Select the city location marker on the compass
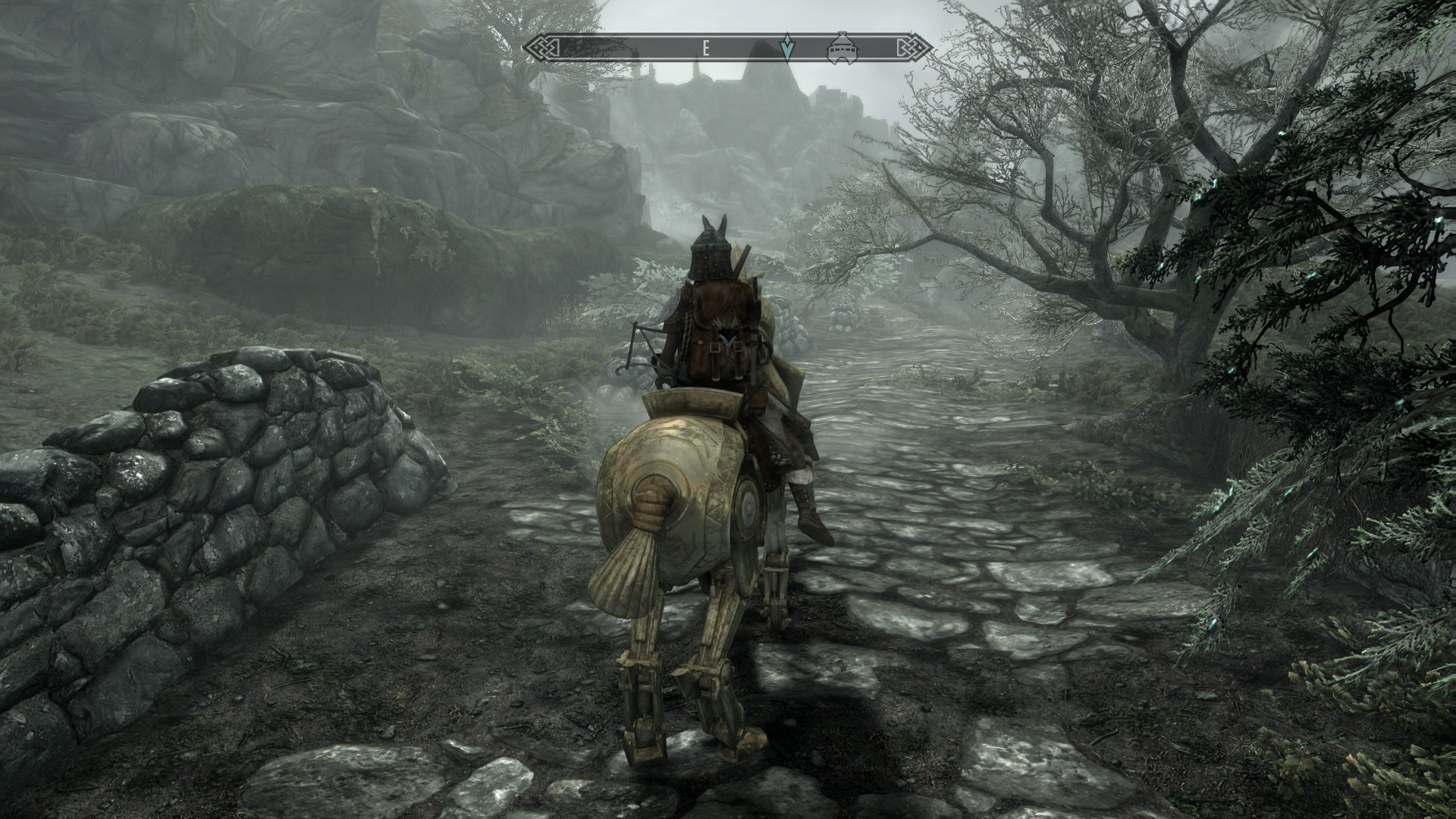Image resolution: width=1456 pixels, height=819 pixels. coord(840,48)
